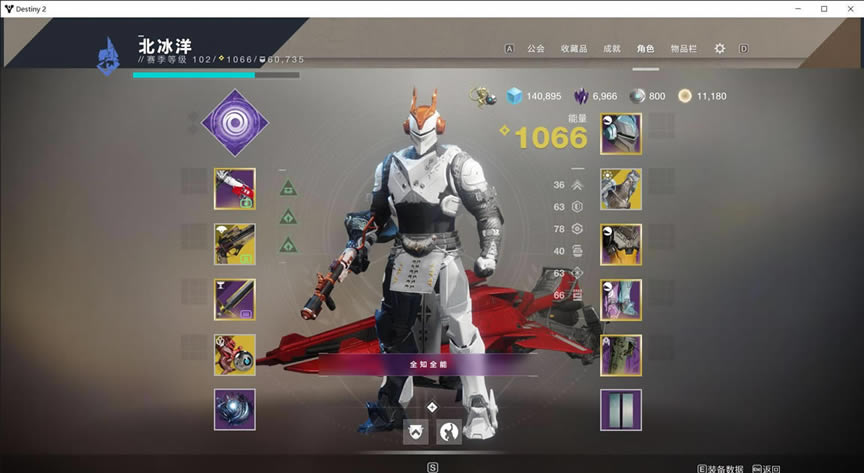
Task: Choose the sword power weapon slot
Action: point(234,299)
